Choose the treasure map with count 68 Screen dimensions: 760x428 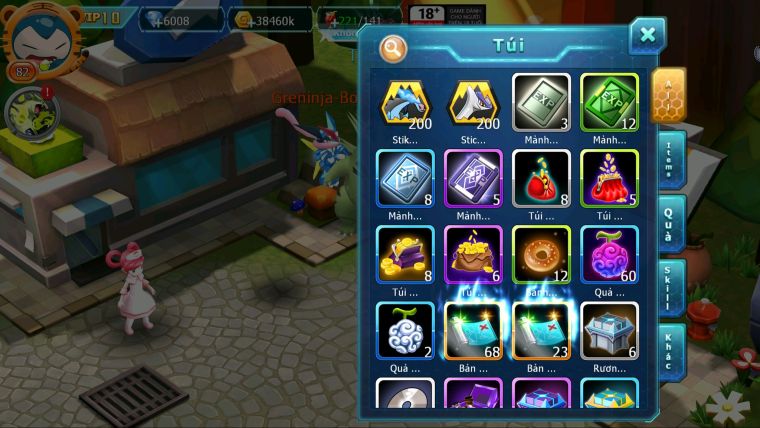(473, 330)
